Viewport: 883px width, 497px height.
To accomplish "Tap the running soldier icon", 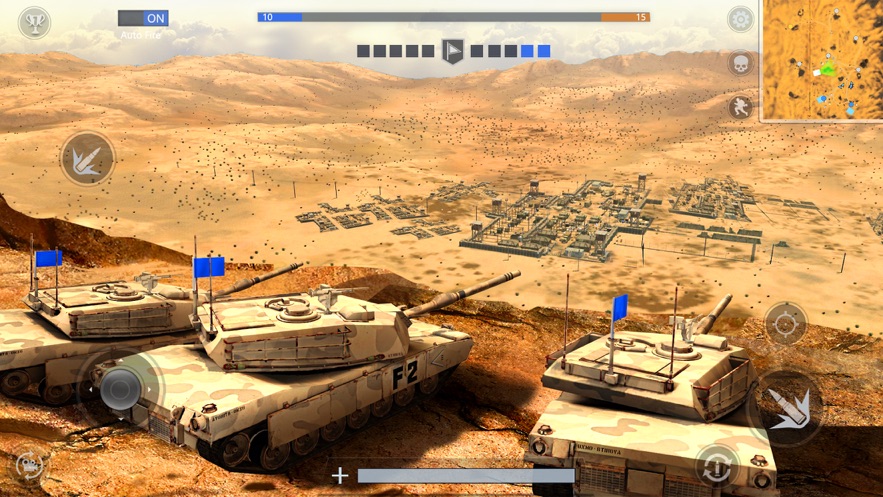I will click(740, 106).
